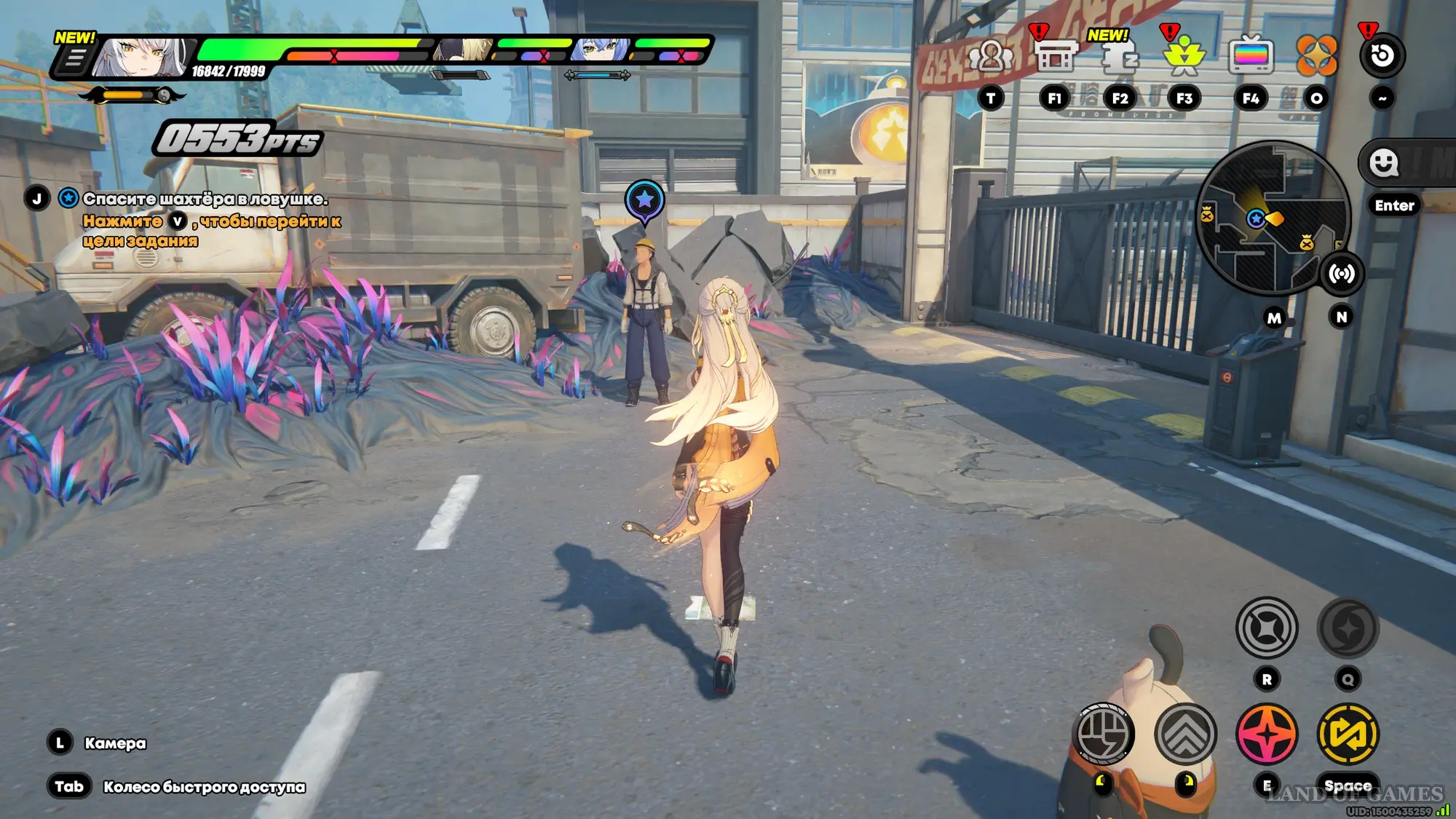This screenshot has height=819, width=1456.
Task: Trigger the pink star special skill
Action: 1267,733
